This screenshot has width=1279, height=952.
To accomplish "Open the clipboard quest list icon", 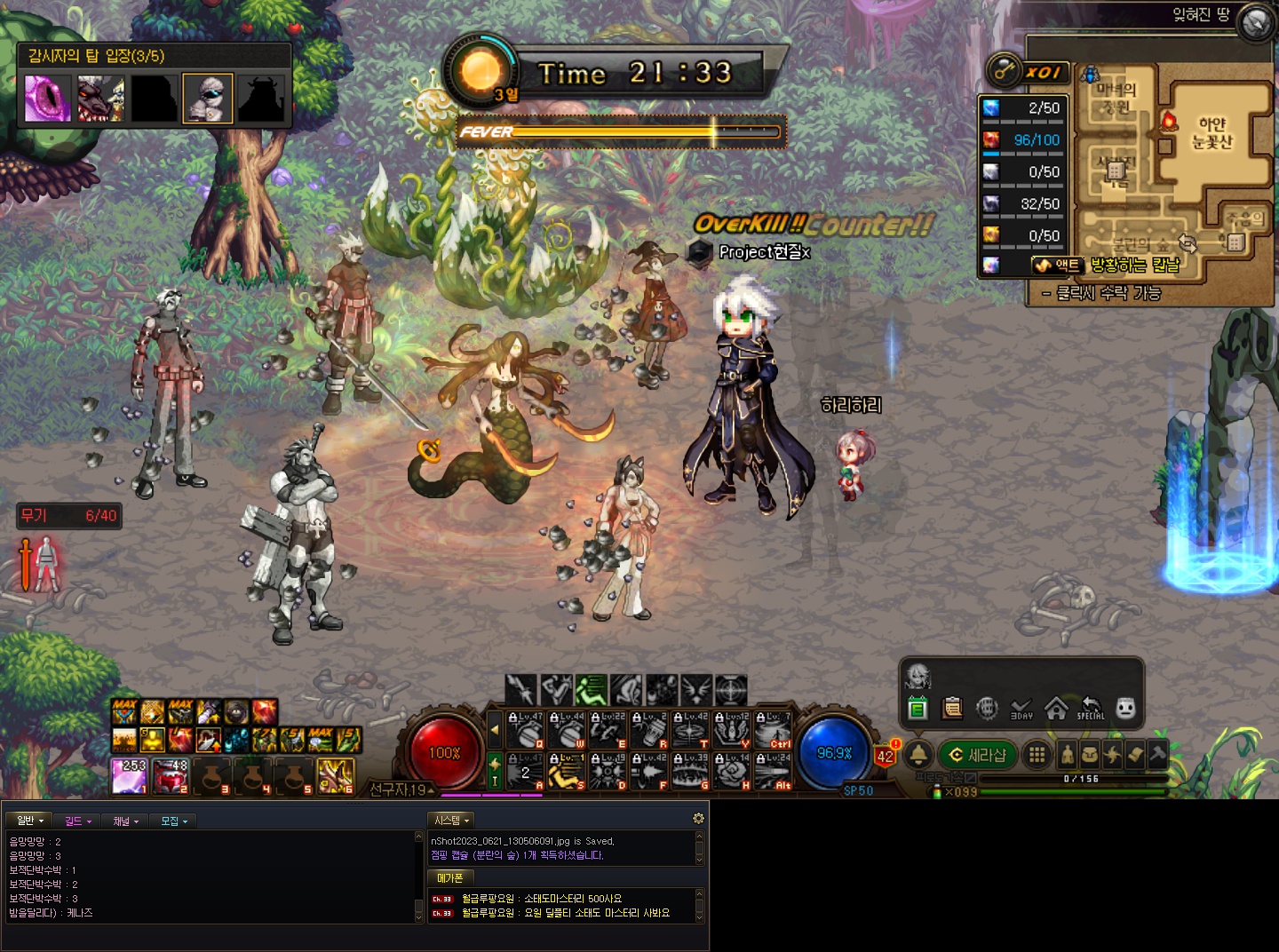I will pos(952,708).
